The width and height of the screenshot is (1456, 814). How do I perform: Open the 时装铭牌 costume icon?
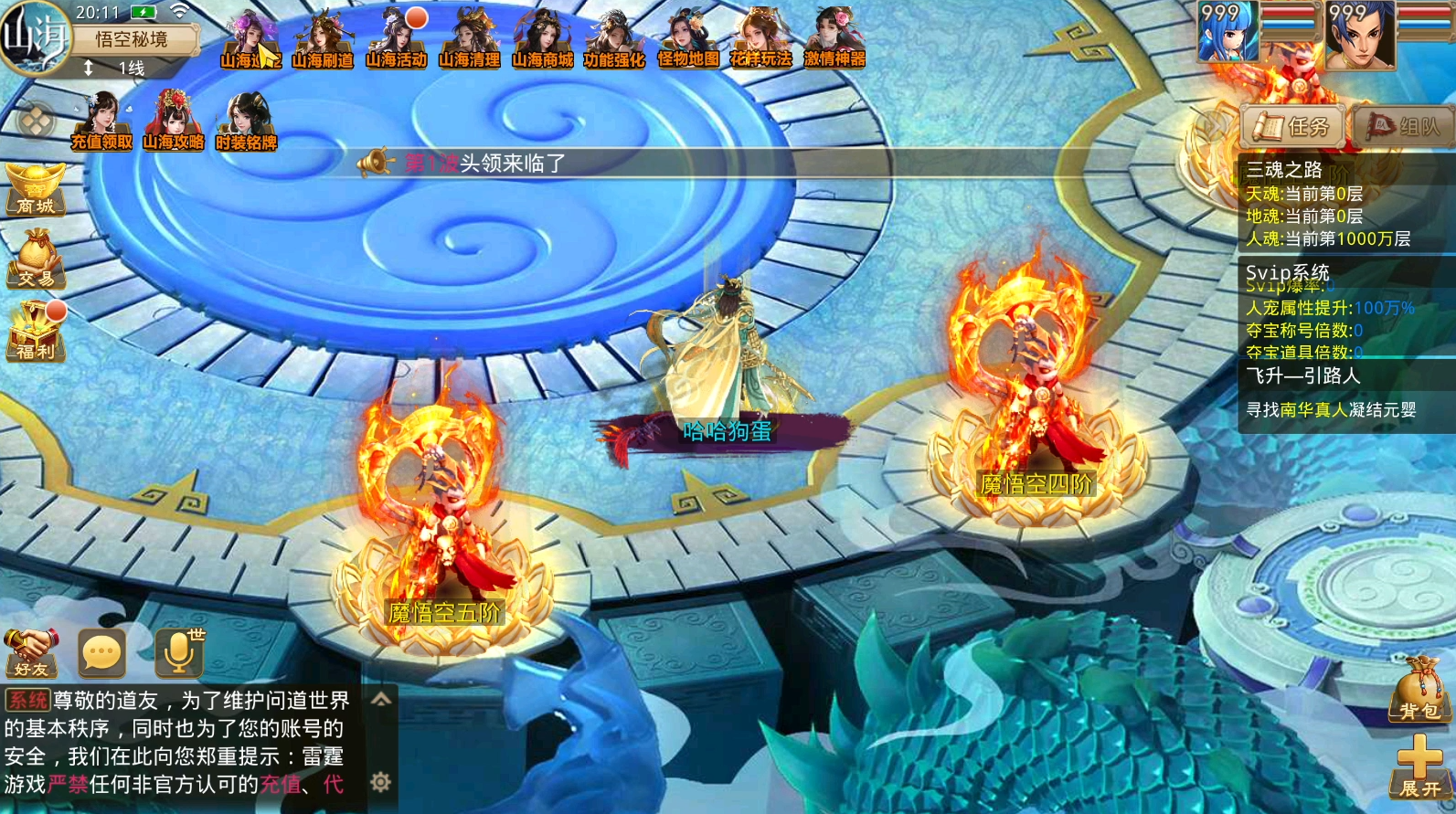pyautogui.click(x=246, y=122)
